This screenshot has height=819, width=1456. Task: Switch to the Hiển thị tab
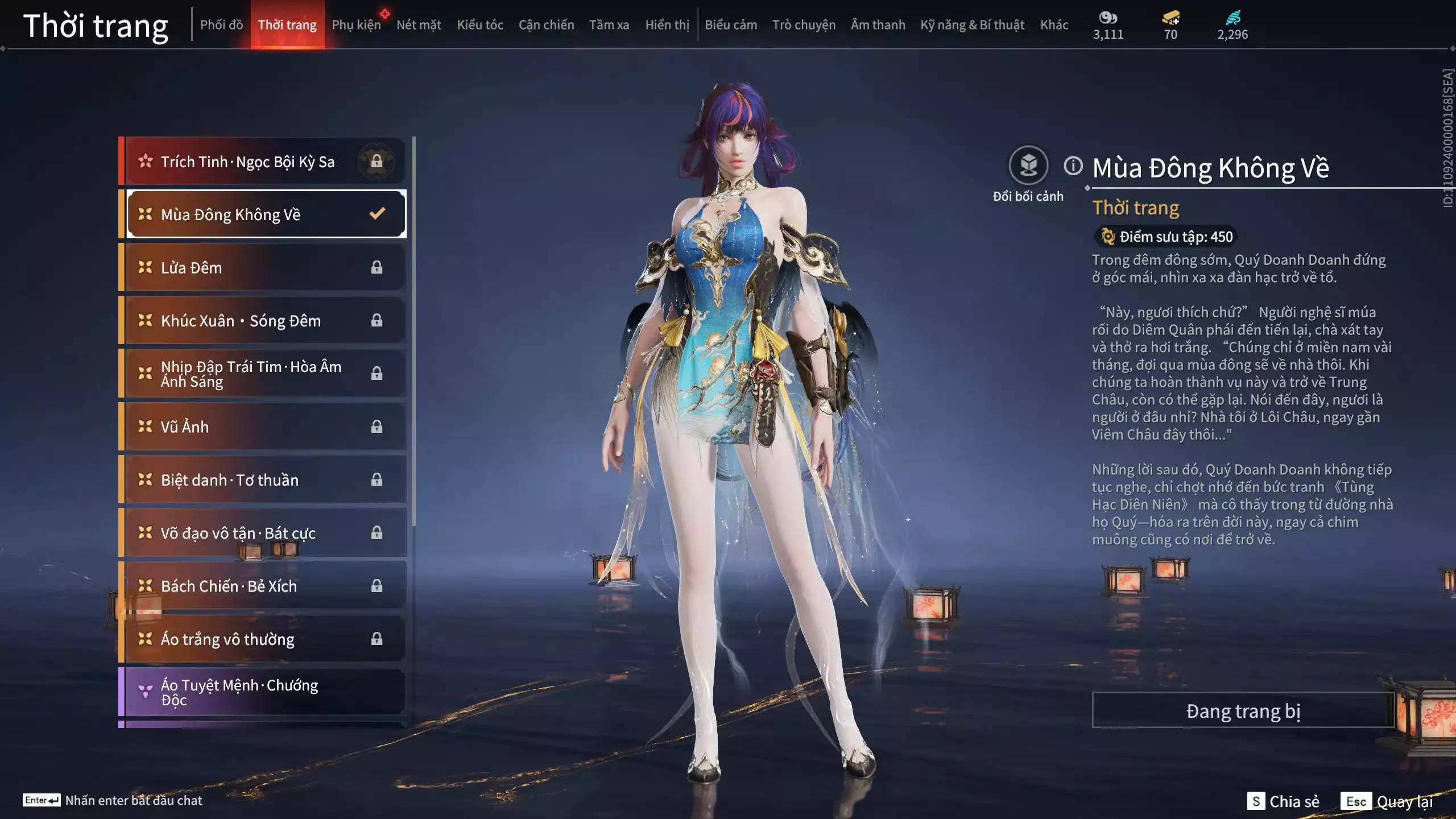(667, 25)
